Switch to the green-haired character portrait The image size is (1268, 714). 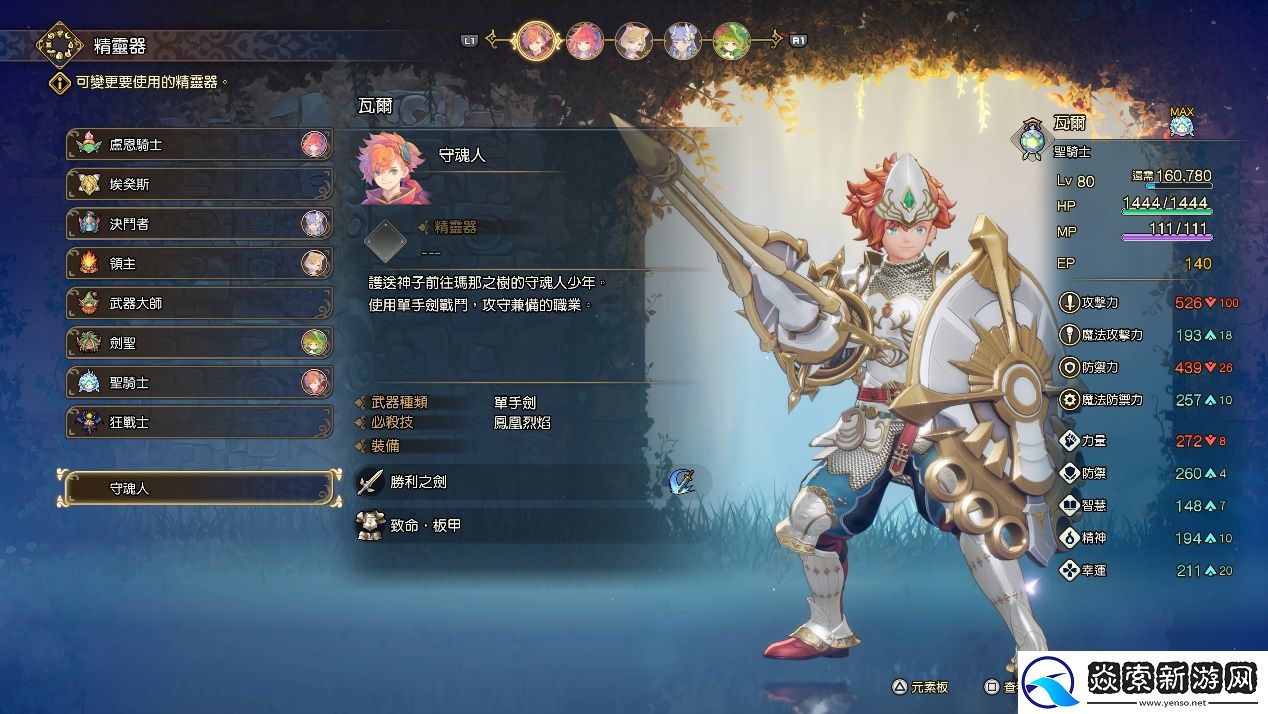pyautogui.click(x=731, y=41)
